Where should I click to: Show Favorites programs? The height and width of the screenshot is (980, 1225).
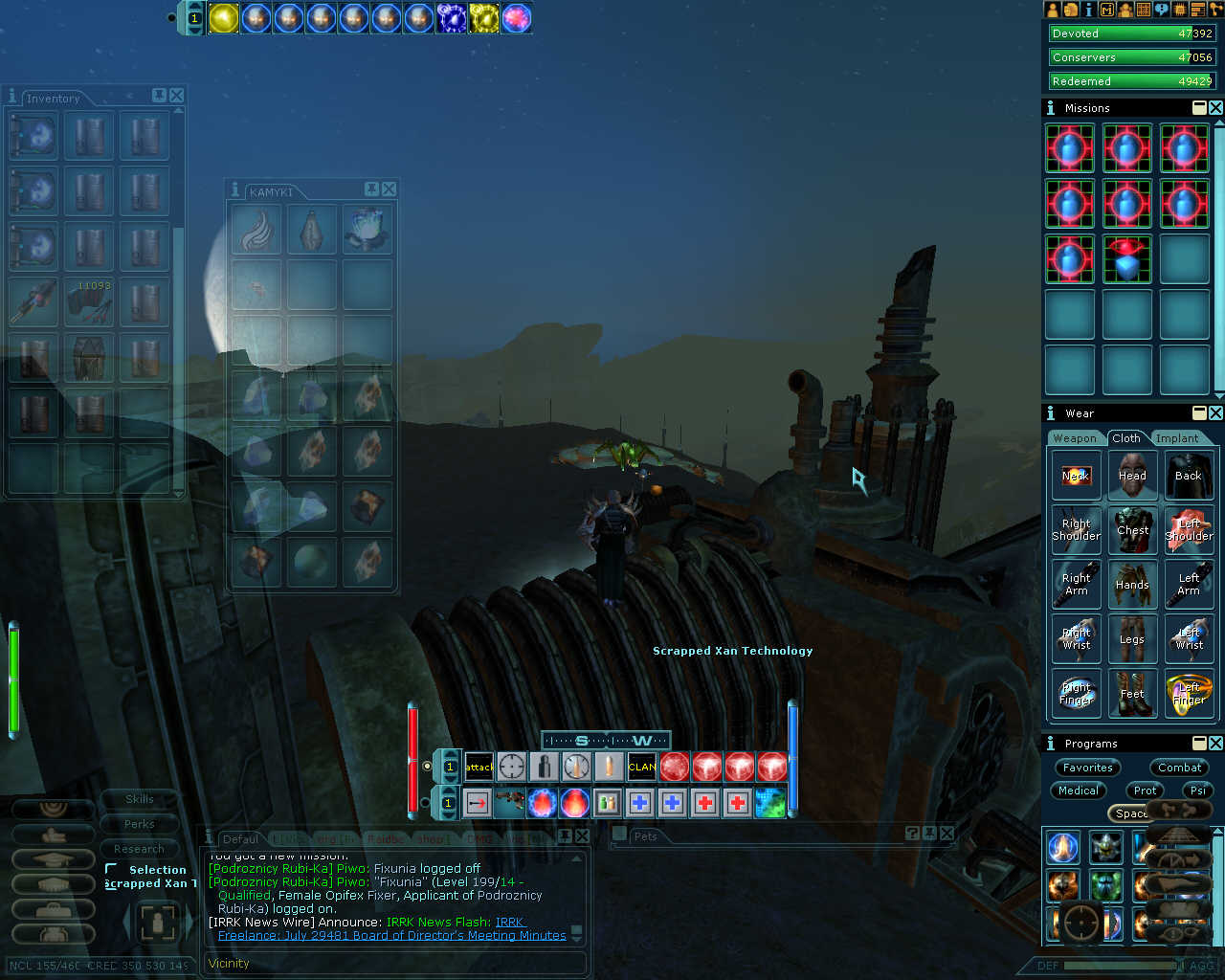[x=1088, y=768]
